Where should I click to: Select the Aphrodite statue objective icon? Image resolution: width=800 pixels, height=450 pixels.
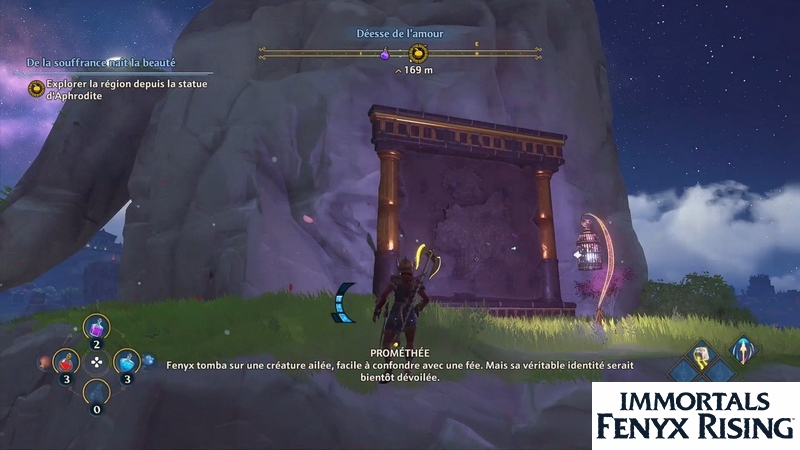coord(36,89)
